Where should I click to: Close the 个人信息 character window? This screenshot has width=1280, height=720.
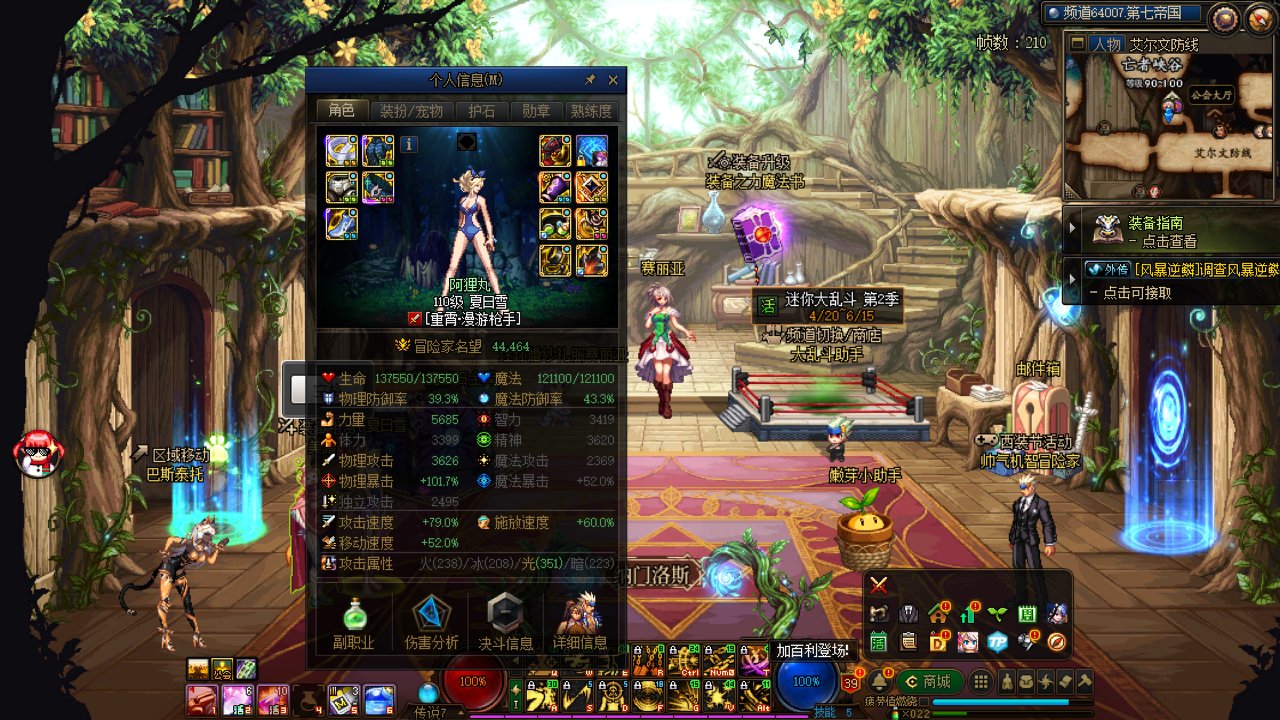613,80
